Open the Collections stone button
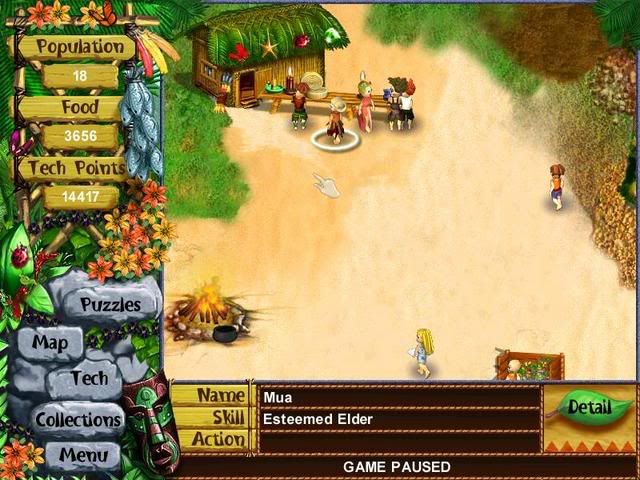 coord(79,419)
